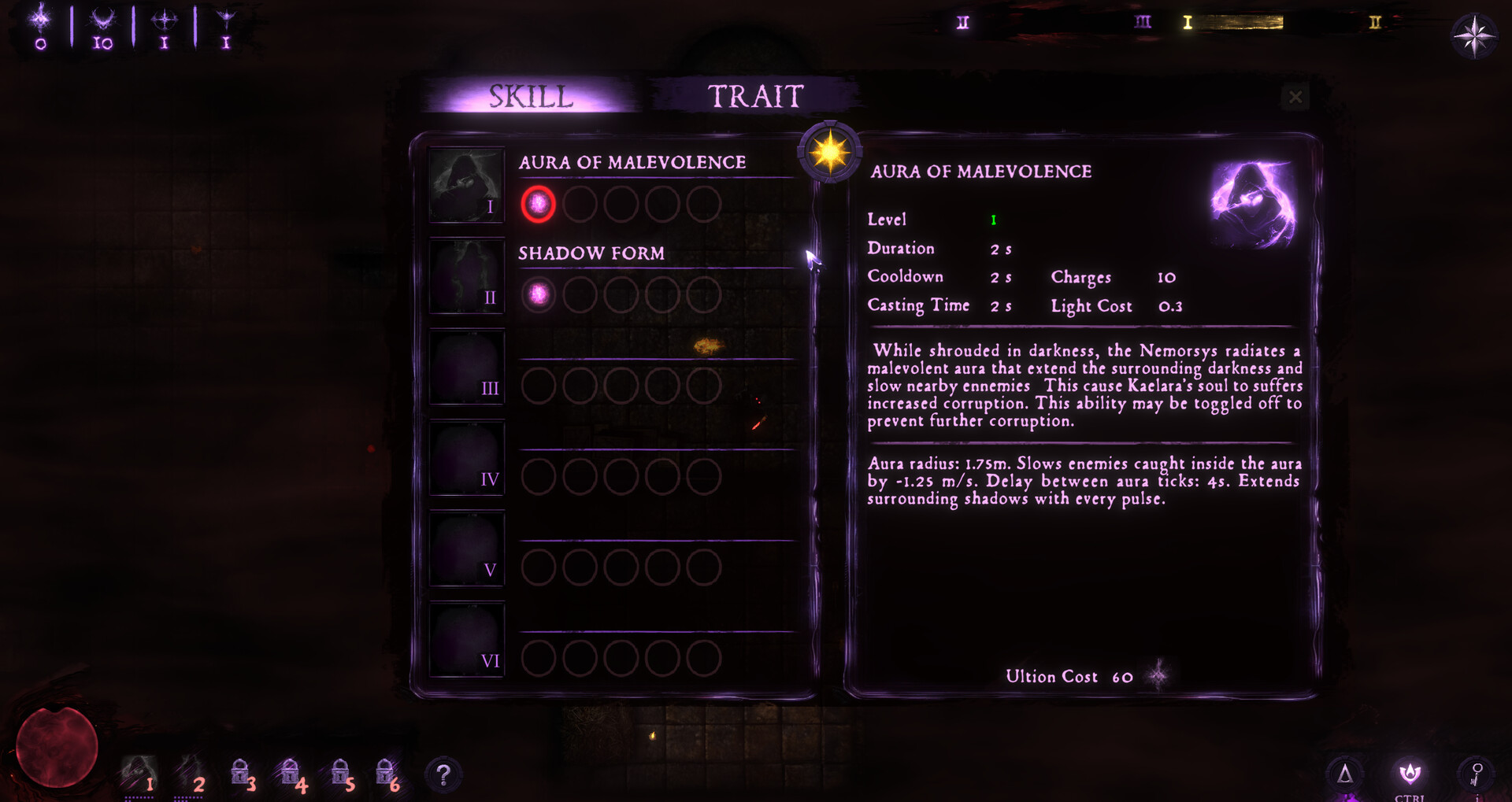1512x802 pixels.
Task: Switch to the SKILL tab
Action: pyautogui.click(x=531, y=95)
